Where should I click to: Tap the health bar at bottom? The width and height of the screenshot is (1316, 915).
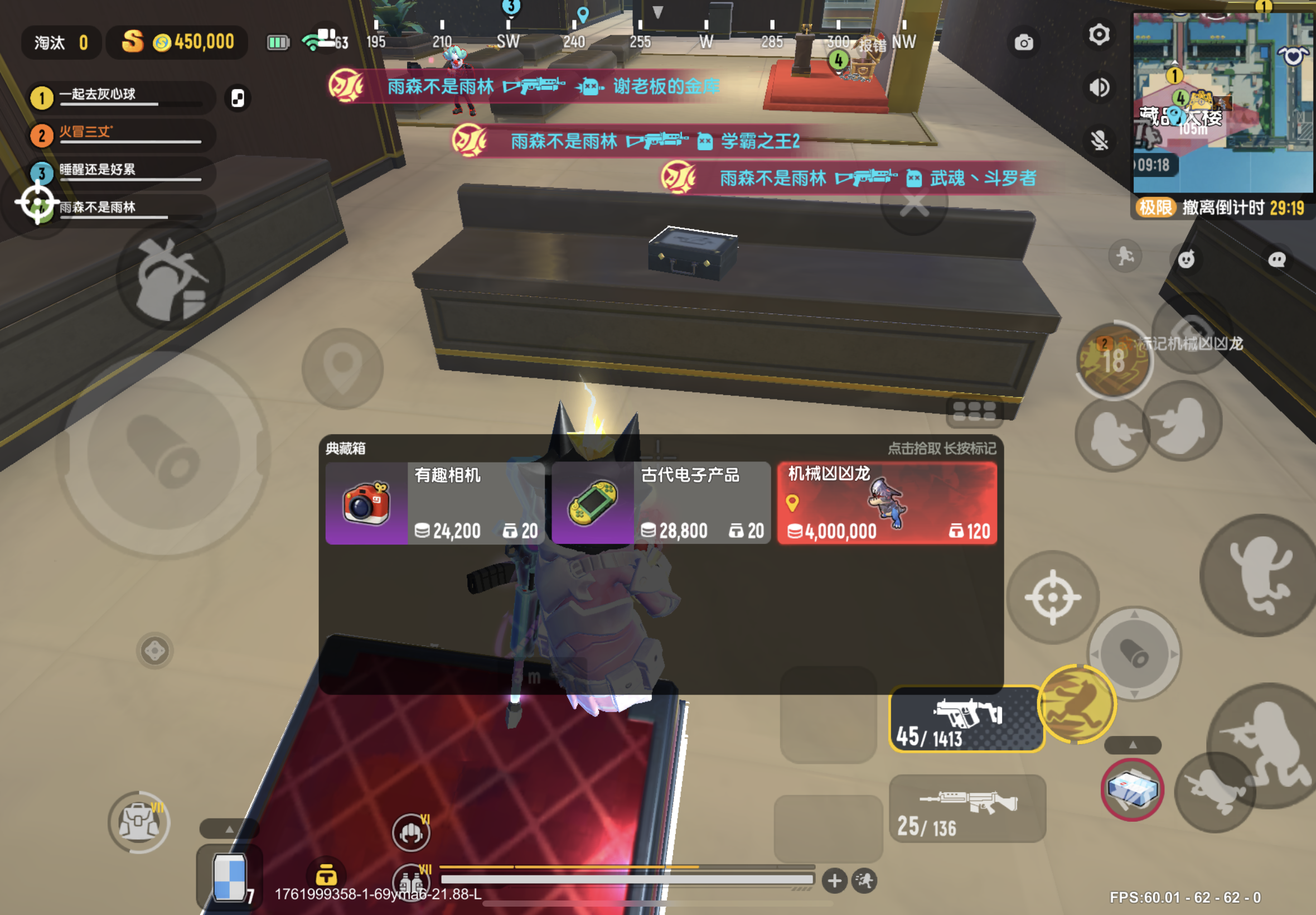click(x=625, y=880)
